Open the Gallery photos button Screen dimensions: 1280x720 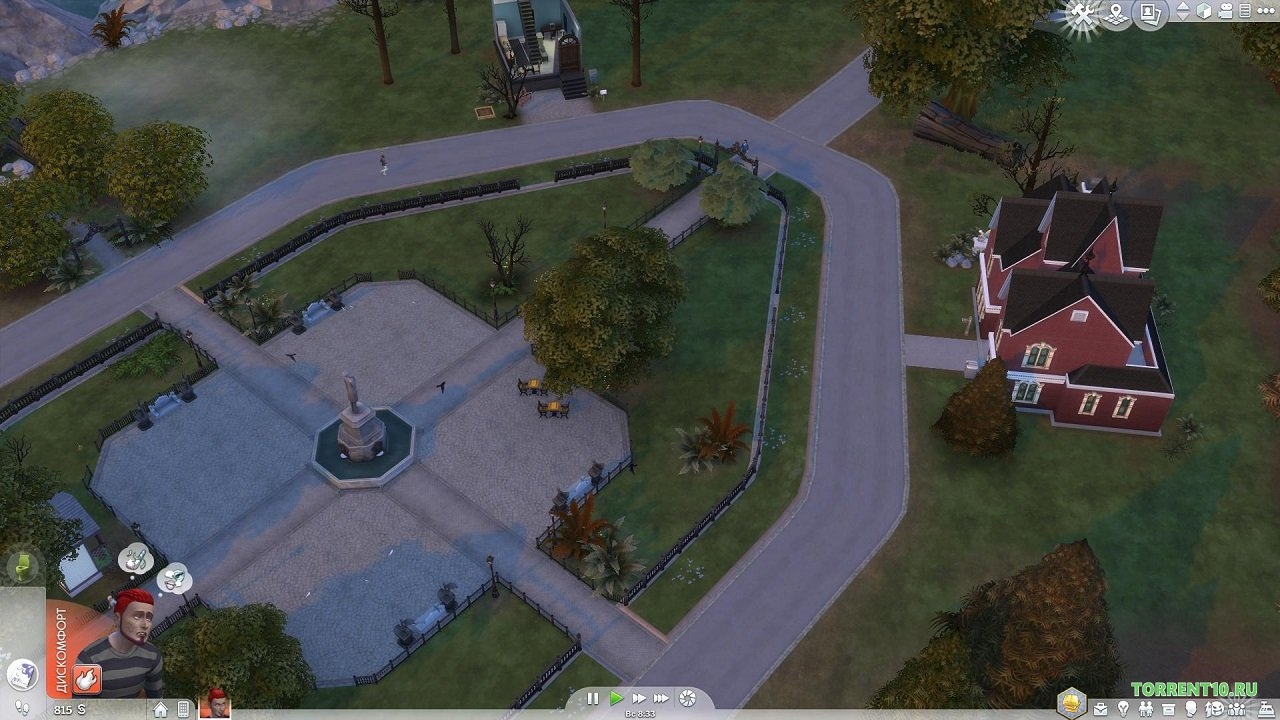pyautogui.click(x=1150, y=13)
